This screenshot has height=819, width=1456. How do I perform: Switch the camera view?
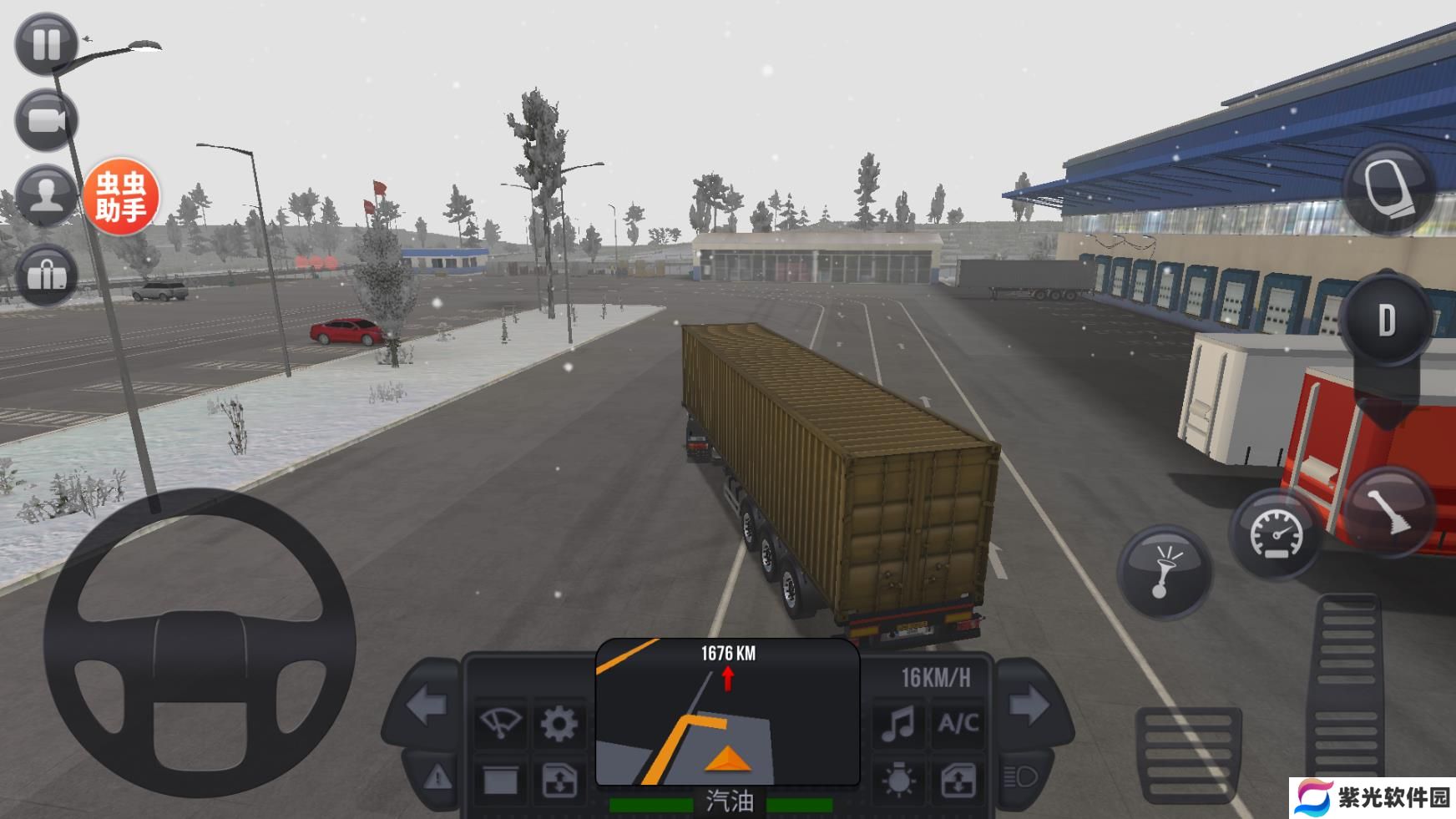(x=46, y=121)
